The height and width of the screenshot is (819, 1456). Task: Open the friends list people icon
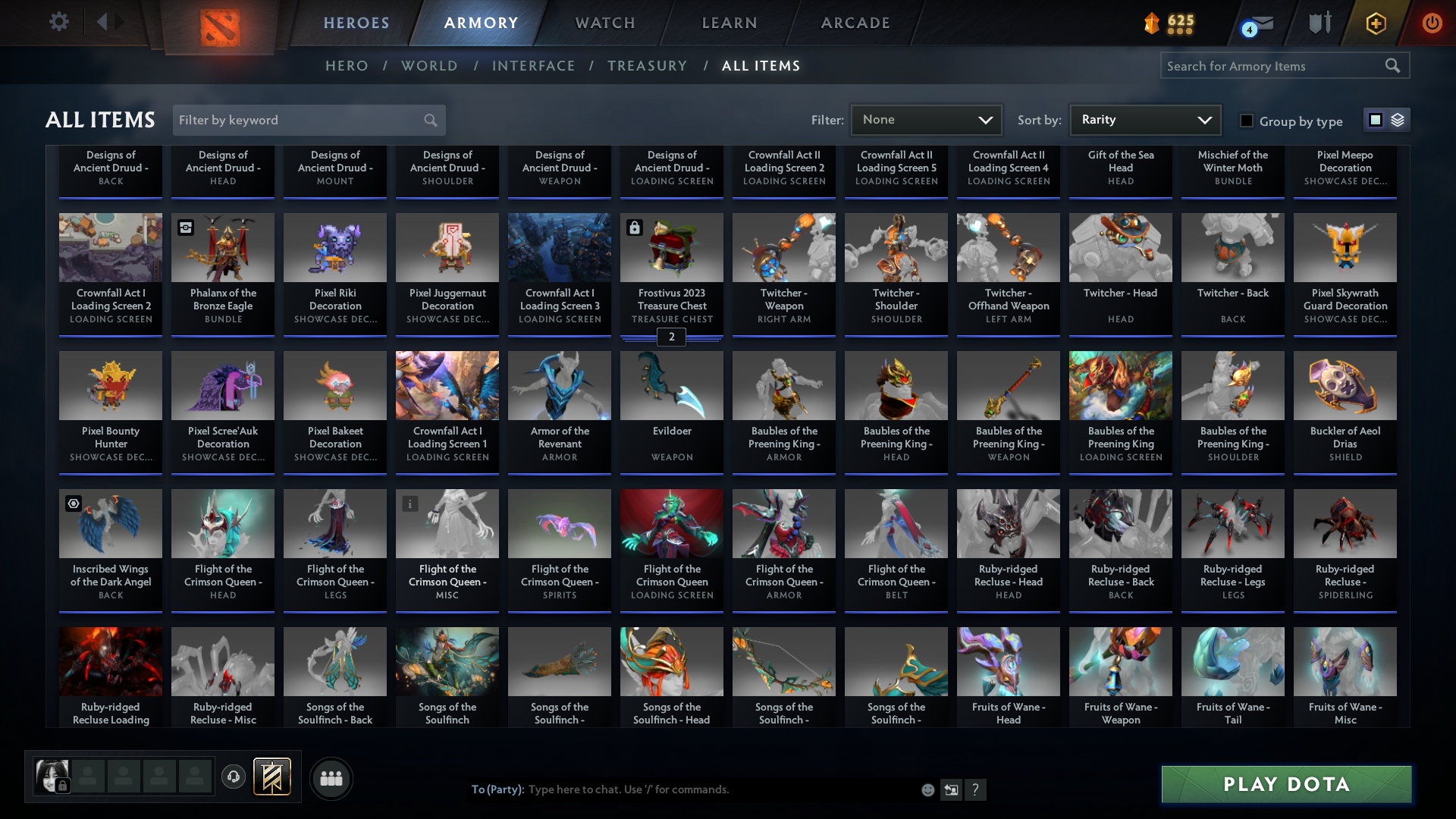[330, 778]
